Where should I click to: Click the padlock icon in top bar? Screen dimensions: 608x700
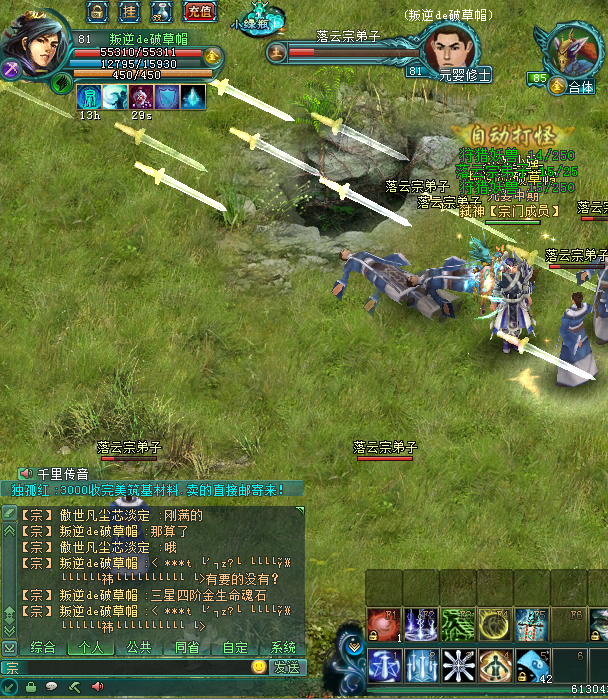[97, 12]
